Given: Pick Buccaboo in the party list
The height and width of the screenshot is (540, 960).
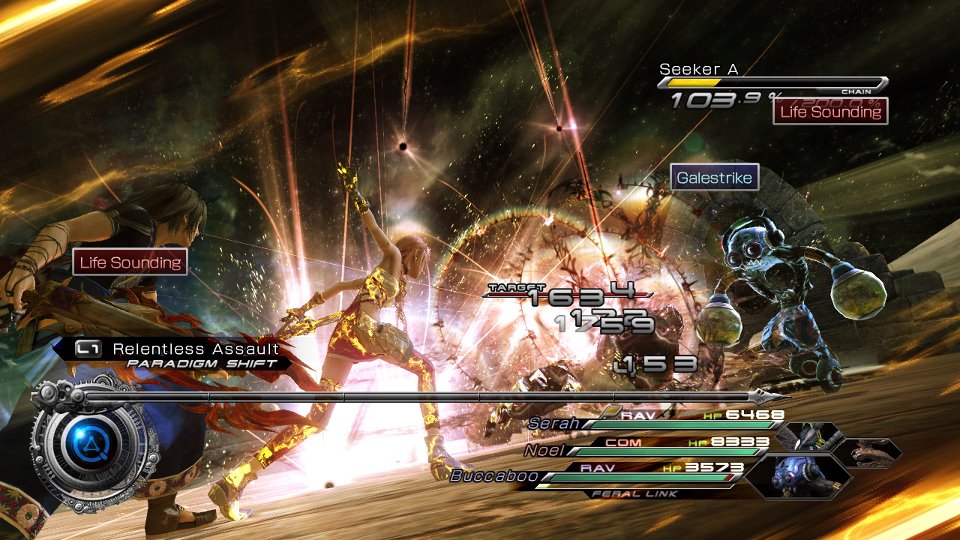Looking at the screenshot, I should [x=490, y=476].
